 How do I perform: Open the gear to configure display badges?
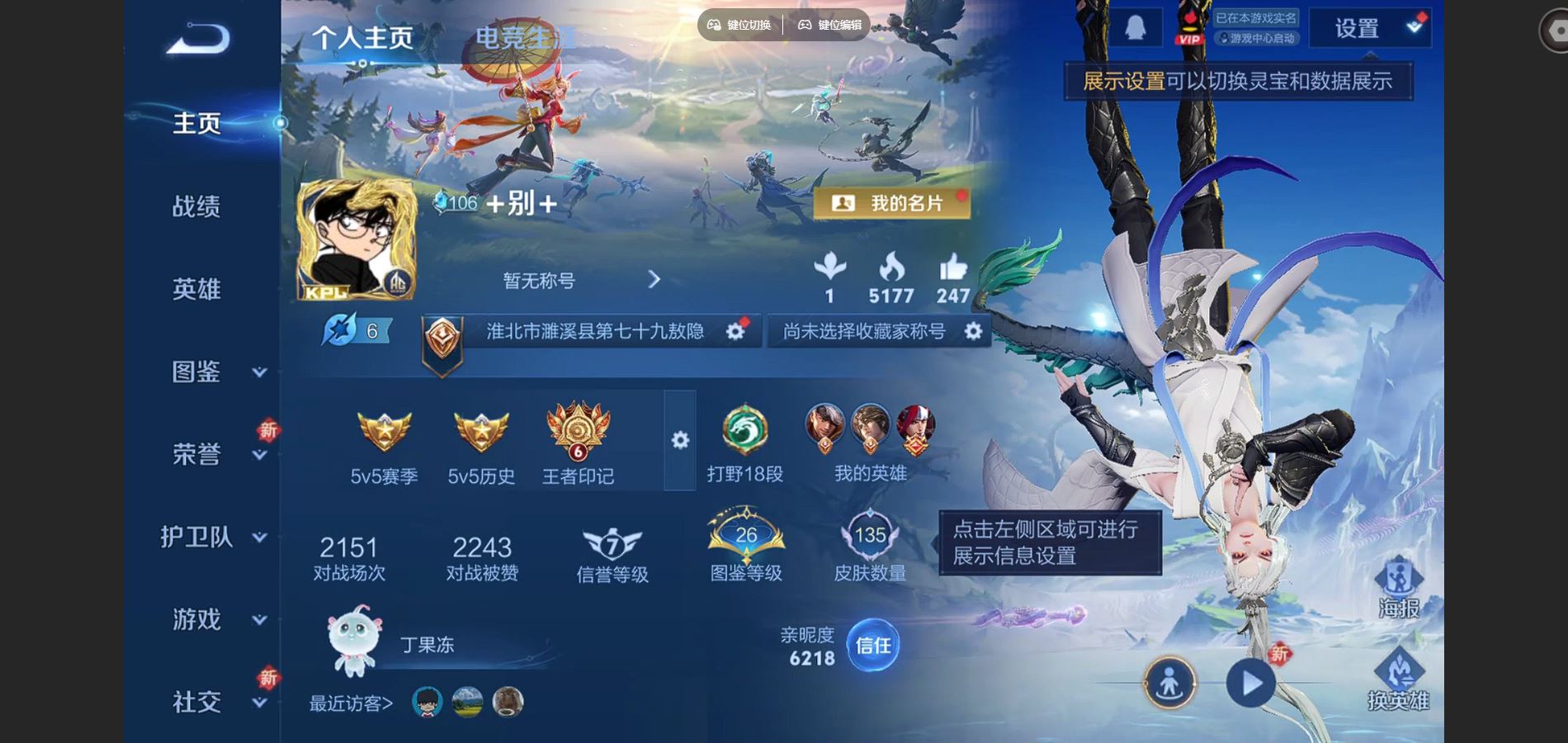pyautogui.click(x=681, y=442)
